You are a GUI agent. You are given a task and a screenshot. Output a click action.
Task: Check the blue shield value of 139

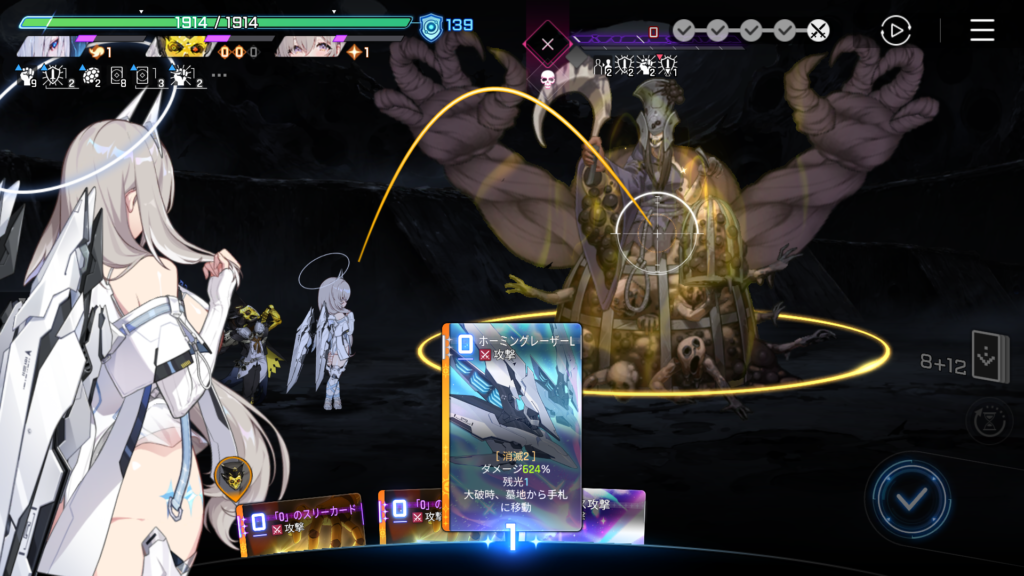point(446,24)
